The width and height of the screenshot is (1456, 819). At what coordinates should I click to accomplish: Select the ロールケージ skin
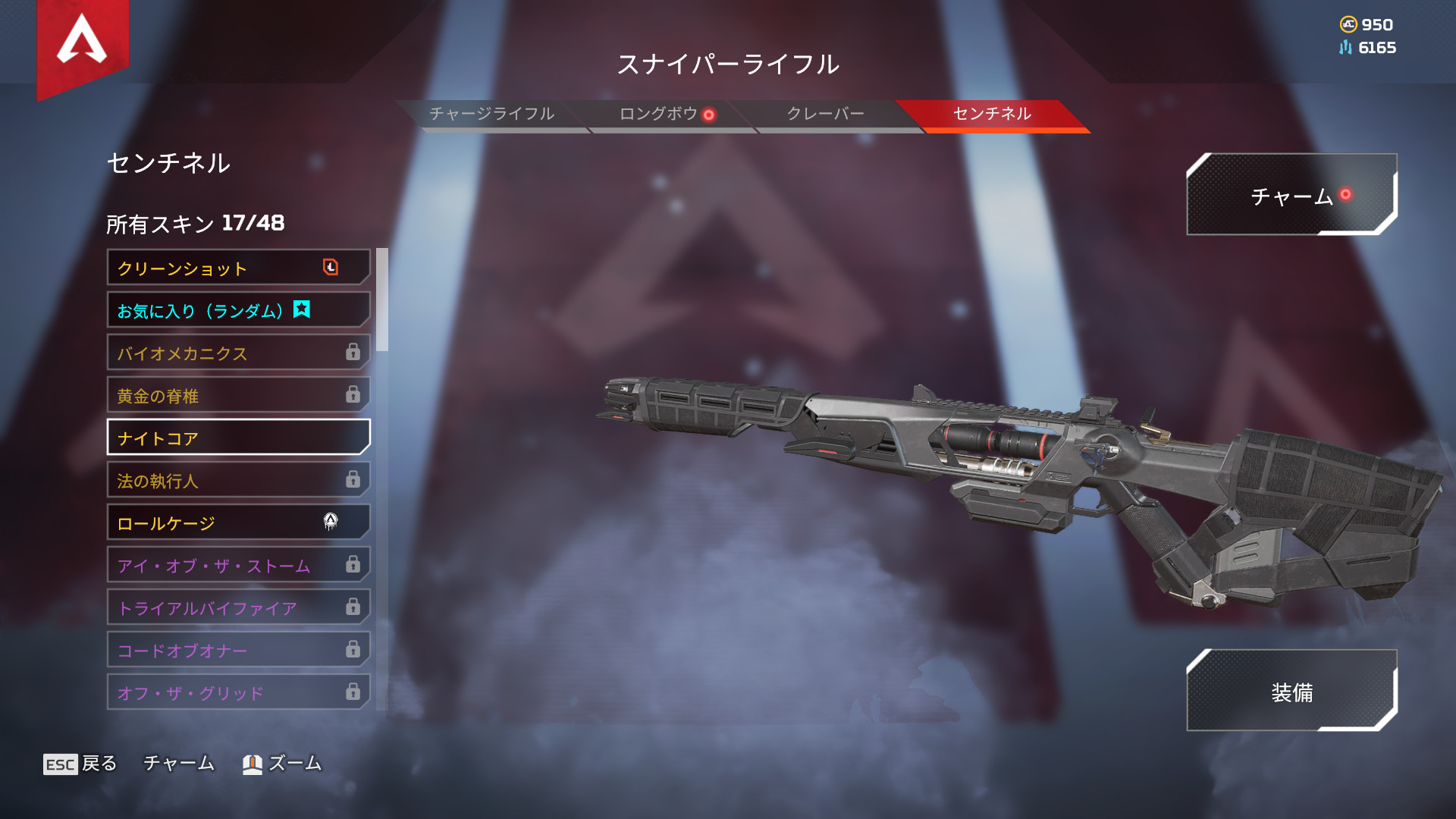(x=238, y=522)
